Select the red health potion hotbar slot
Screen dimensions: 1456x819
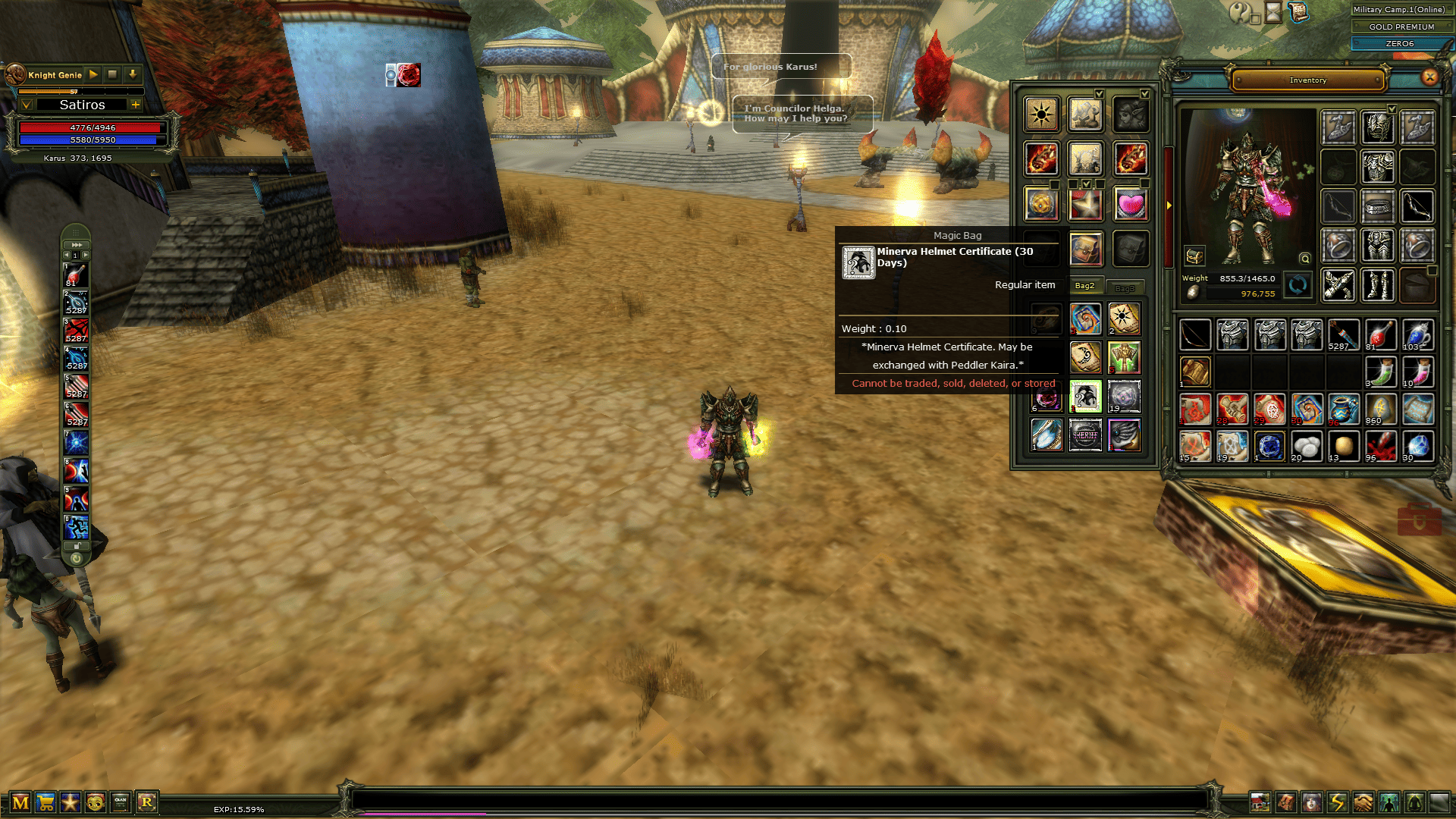(x=76, y=275)
